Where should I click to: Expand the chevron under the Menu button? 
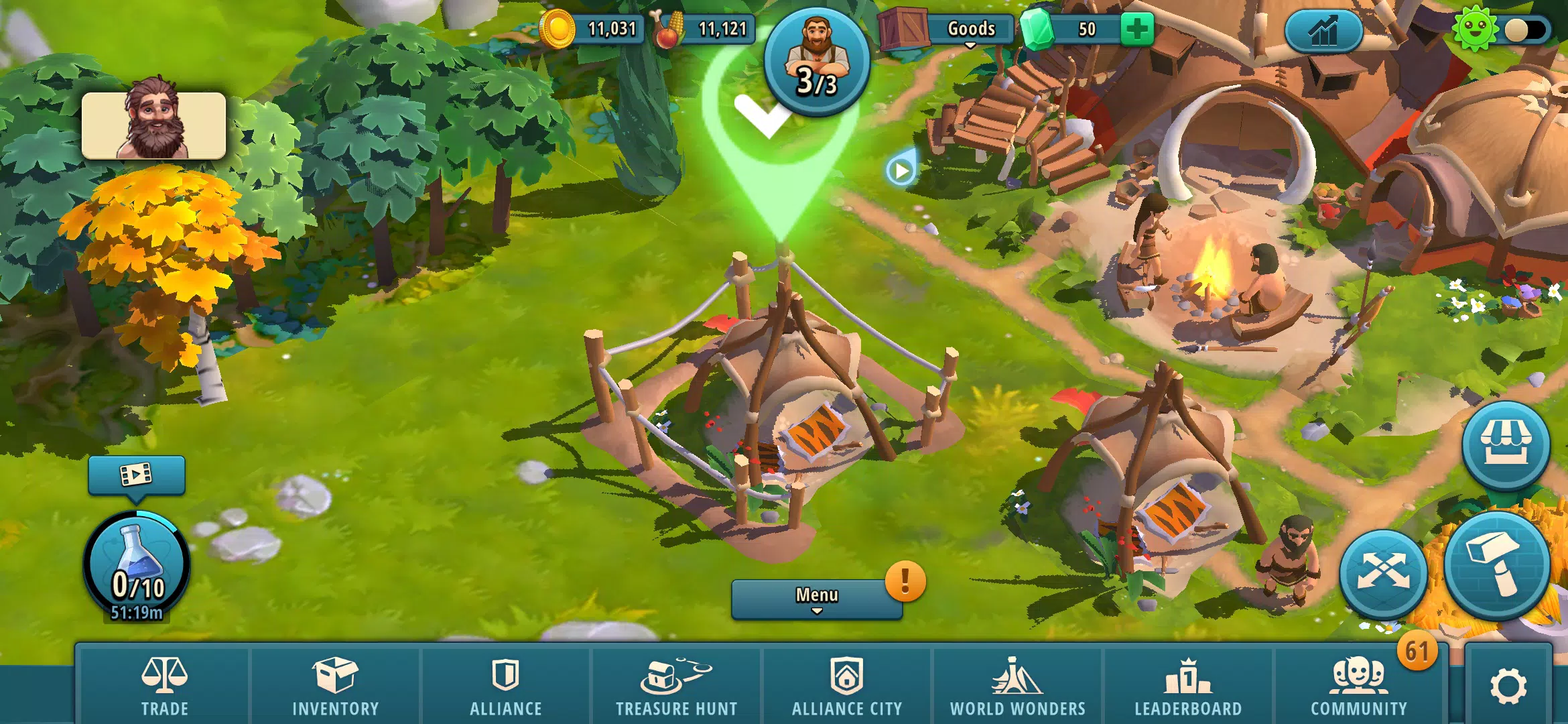click(x=816, y=613)
